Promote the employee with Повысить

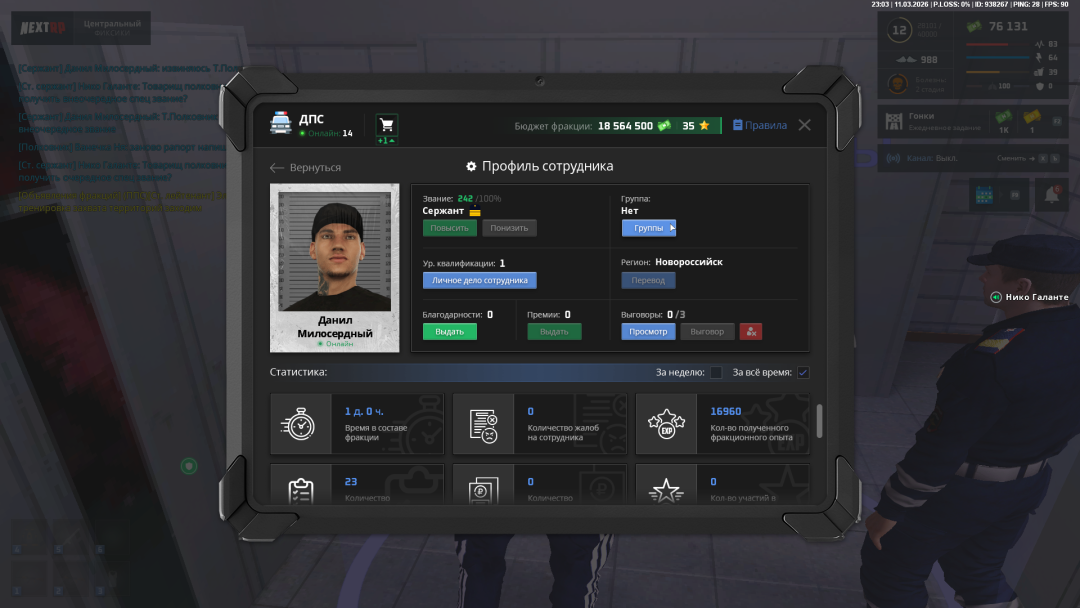pyautogui.click(x=449, y=228)
